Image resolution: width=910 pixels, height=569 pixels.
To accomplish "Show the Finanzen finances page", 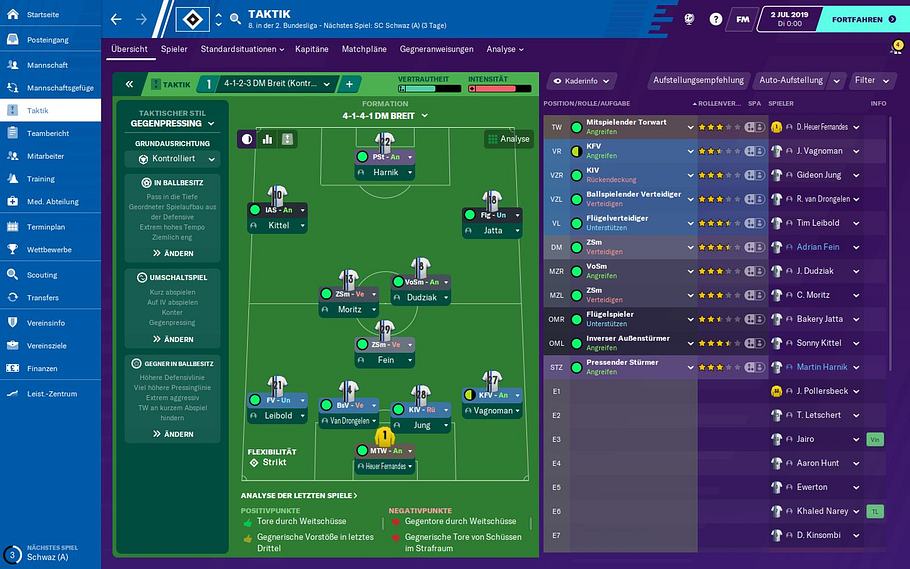I will (x=42, y=368).
